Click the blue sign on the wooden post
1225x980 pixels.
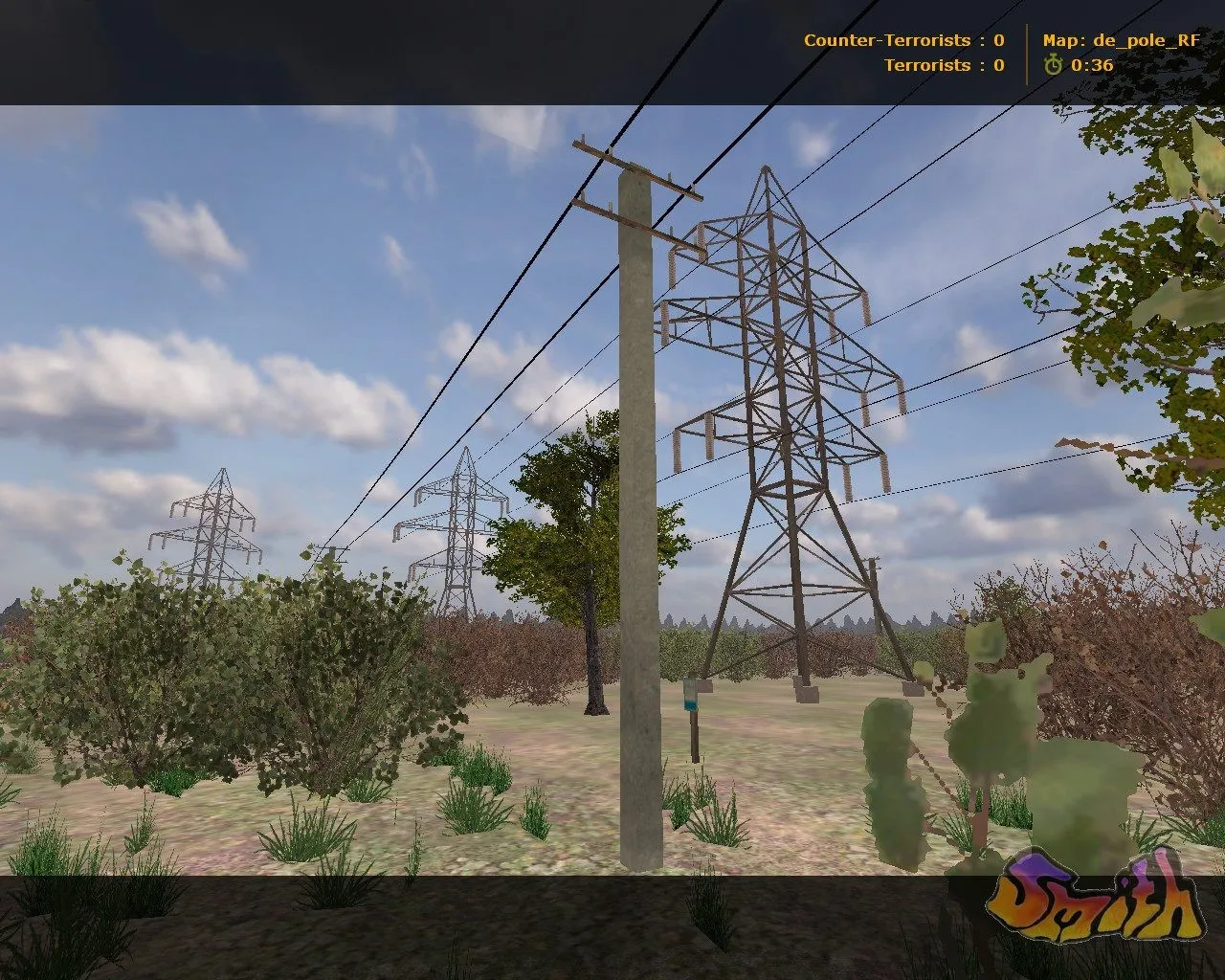click(x=691, y=694)
